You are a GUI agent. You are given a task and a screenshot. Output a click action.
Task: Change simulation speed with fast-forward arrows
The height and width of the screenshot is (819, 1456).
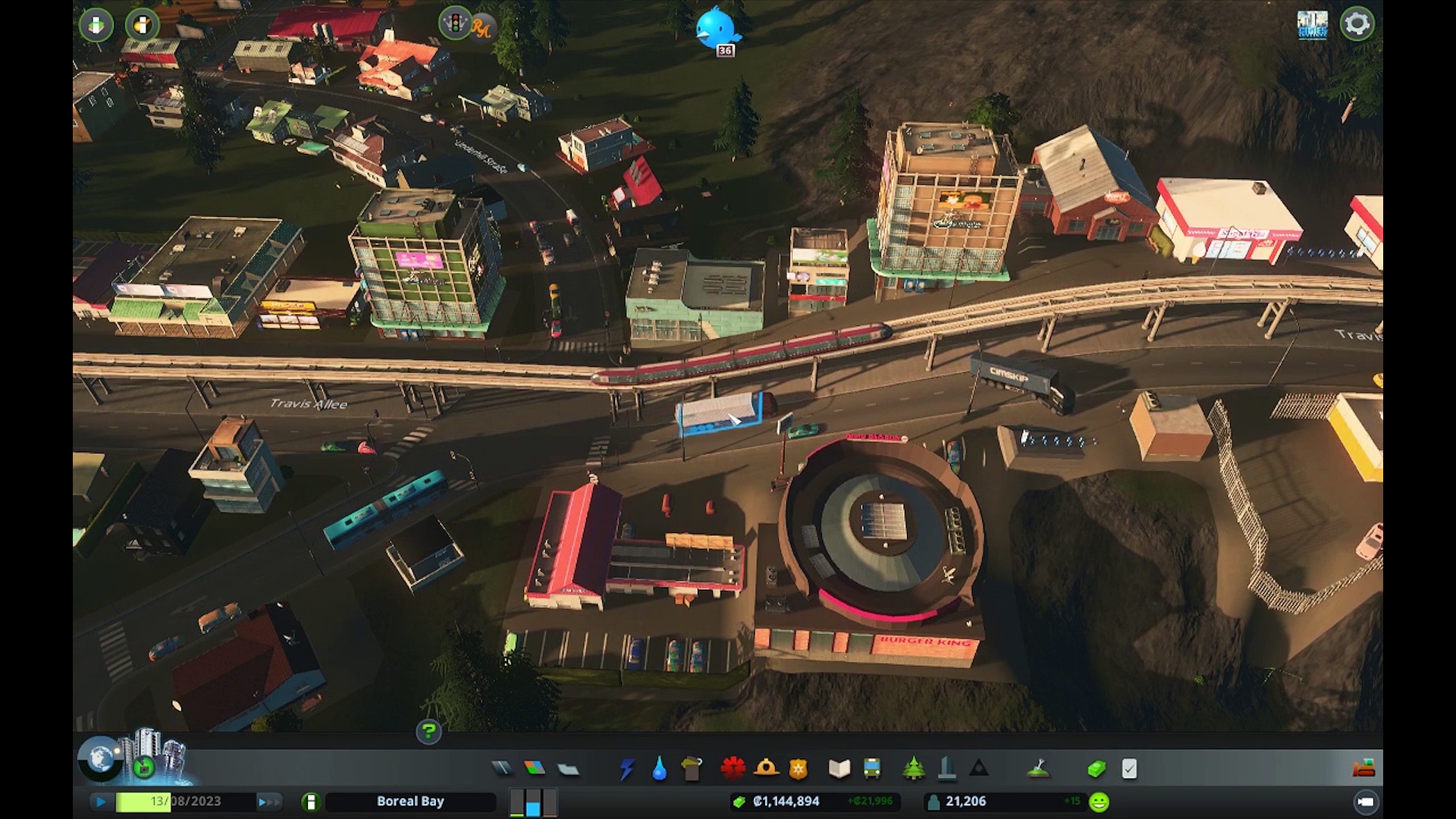coord(269,802)
